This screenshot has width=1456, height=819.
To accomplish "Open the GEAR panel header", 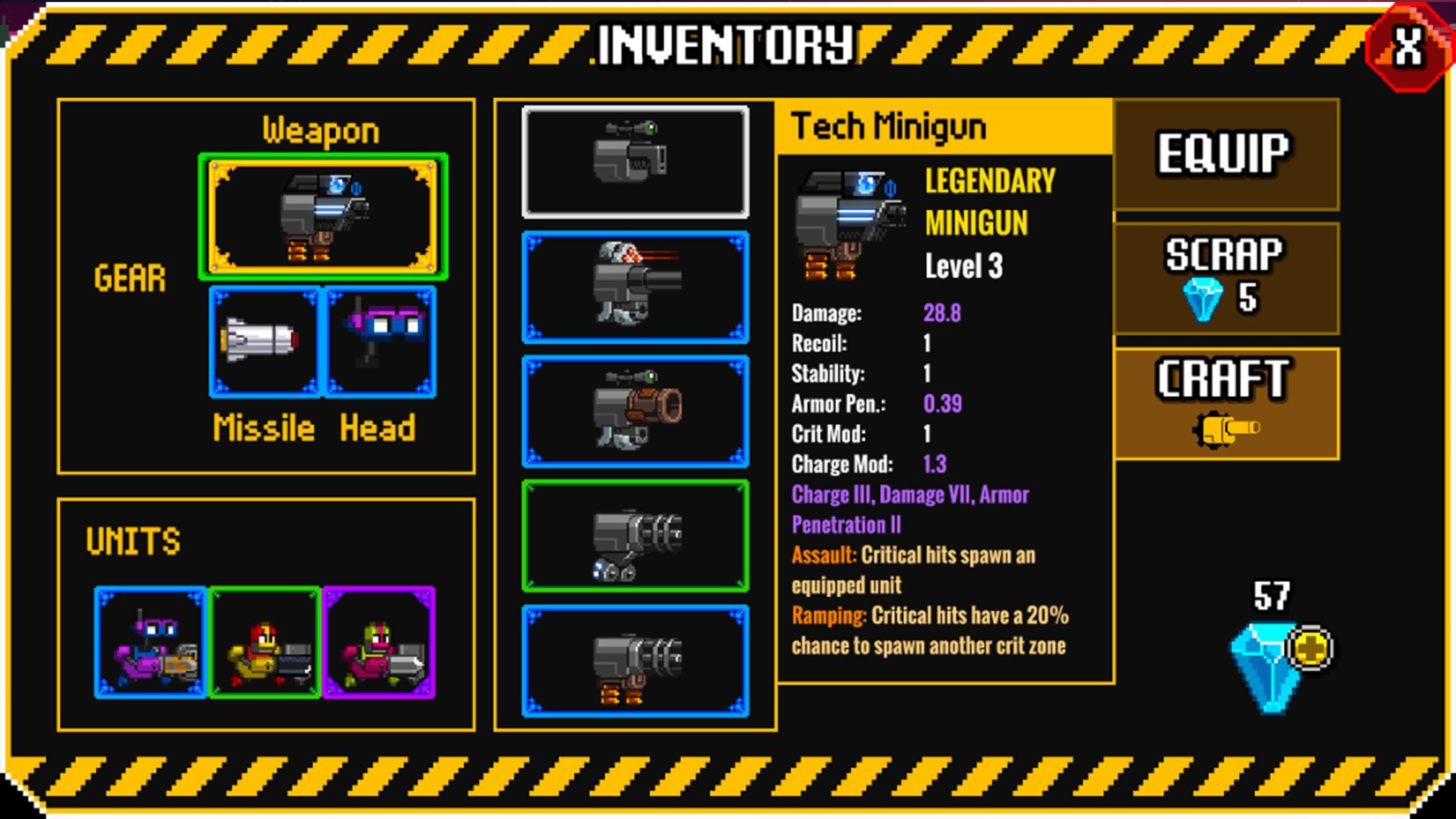I will (129, 277).
